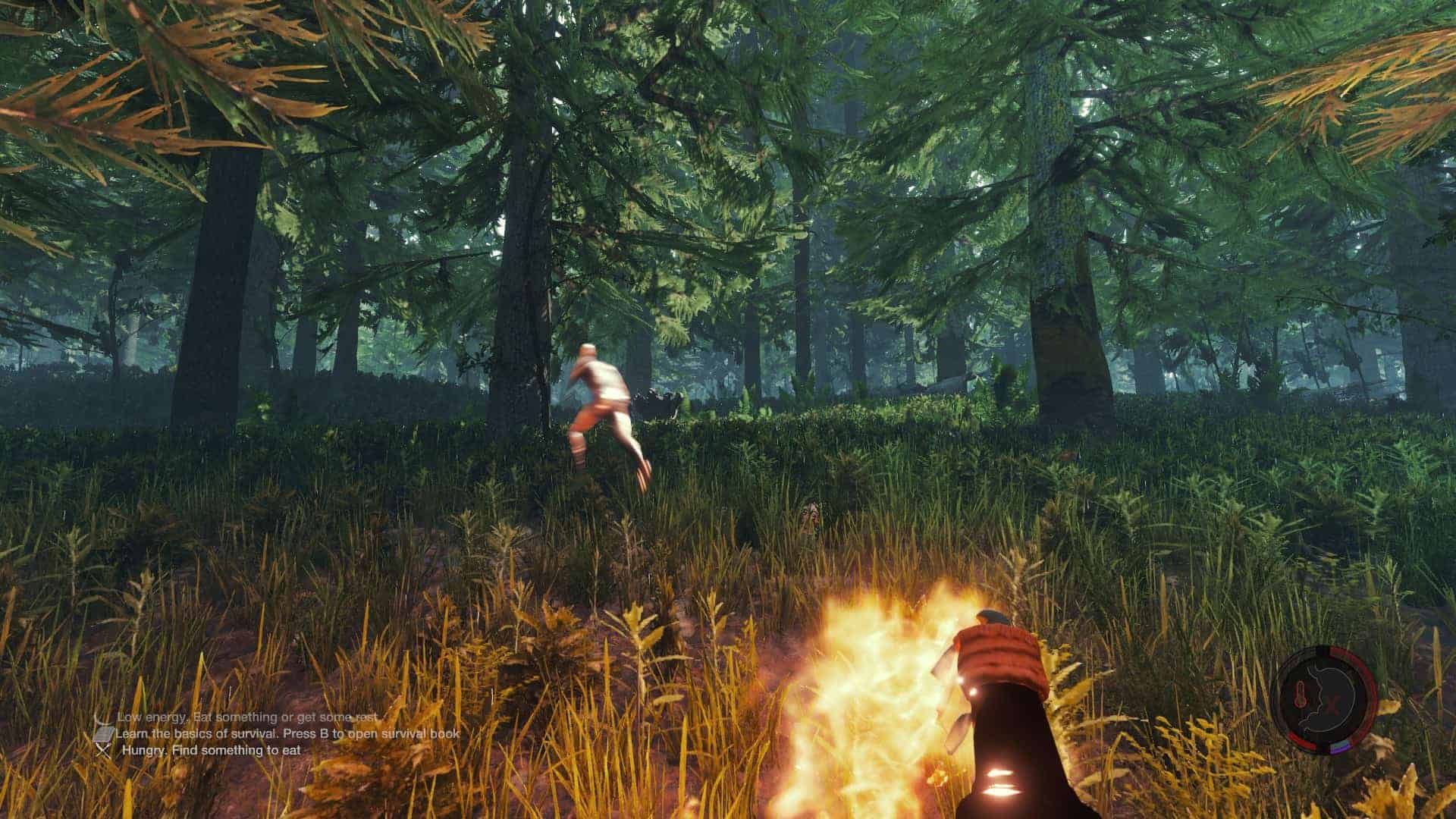Click the survival book hint message
Viewport: 1456px width, 819px height.
click(287, 734)
